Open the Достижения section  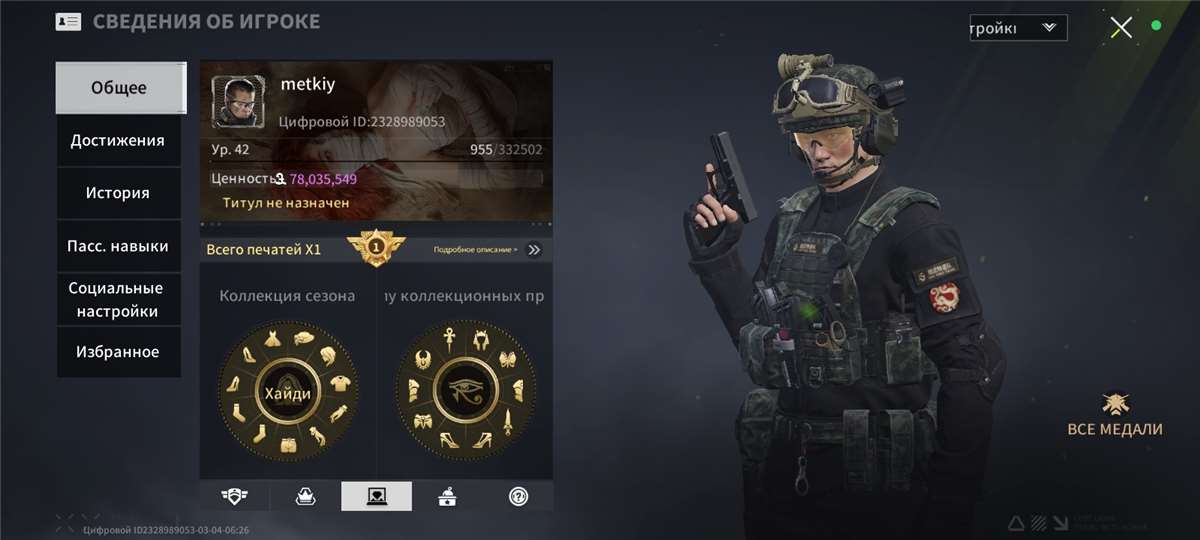(118, 141)
